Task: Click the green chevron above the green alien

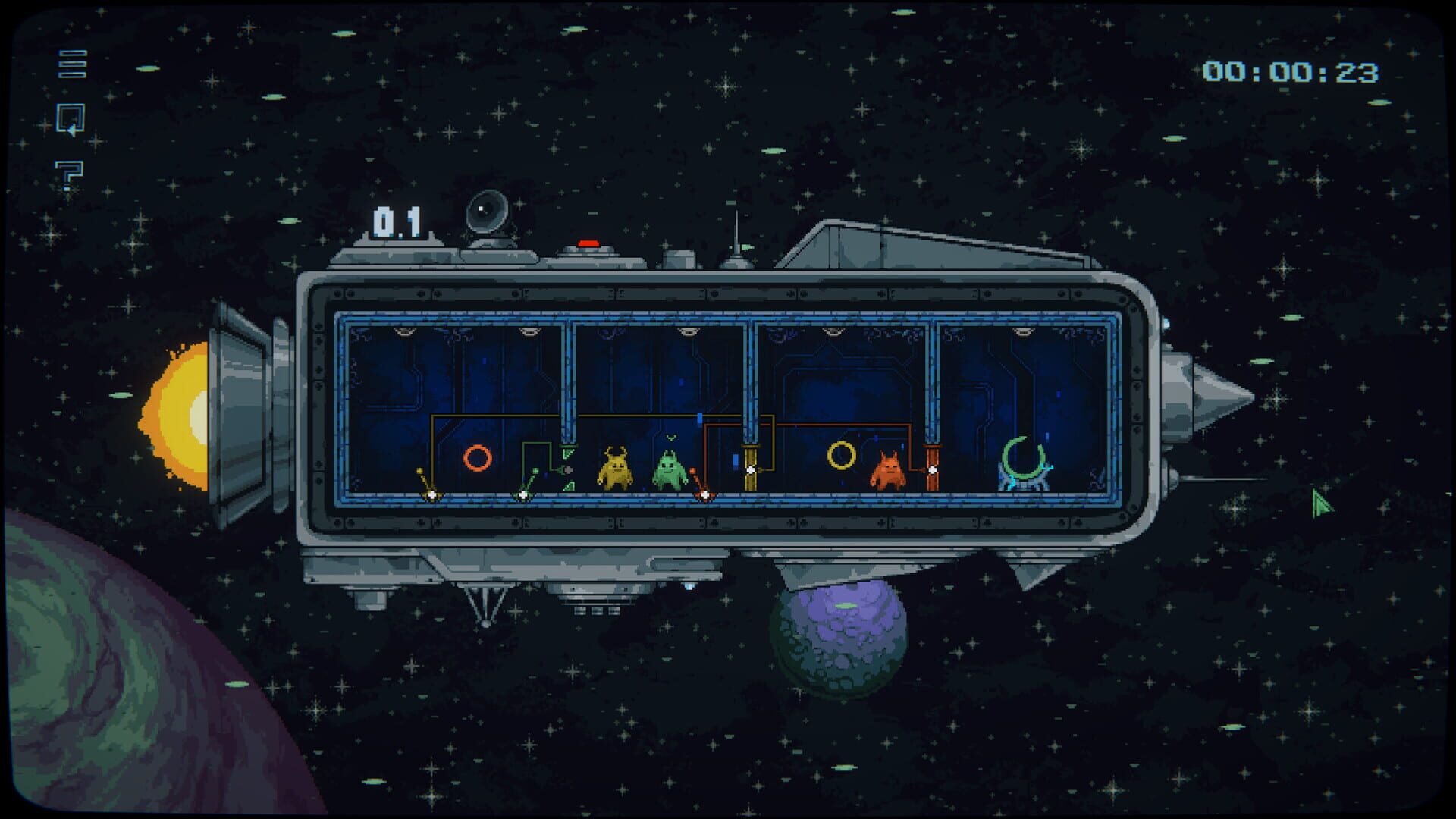Action: pos(670,438)
